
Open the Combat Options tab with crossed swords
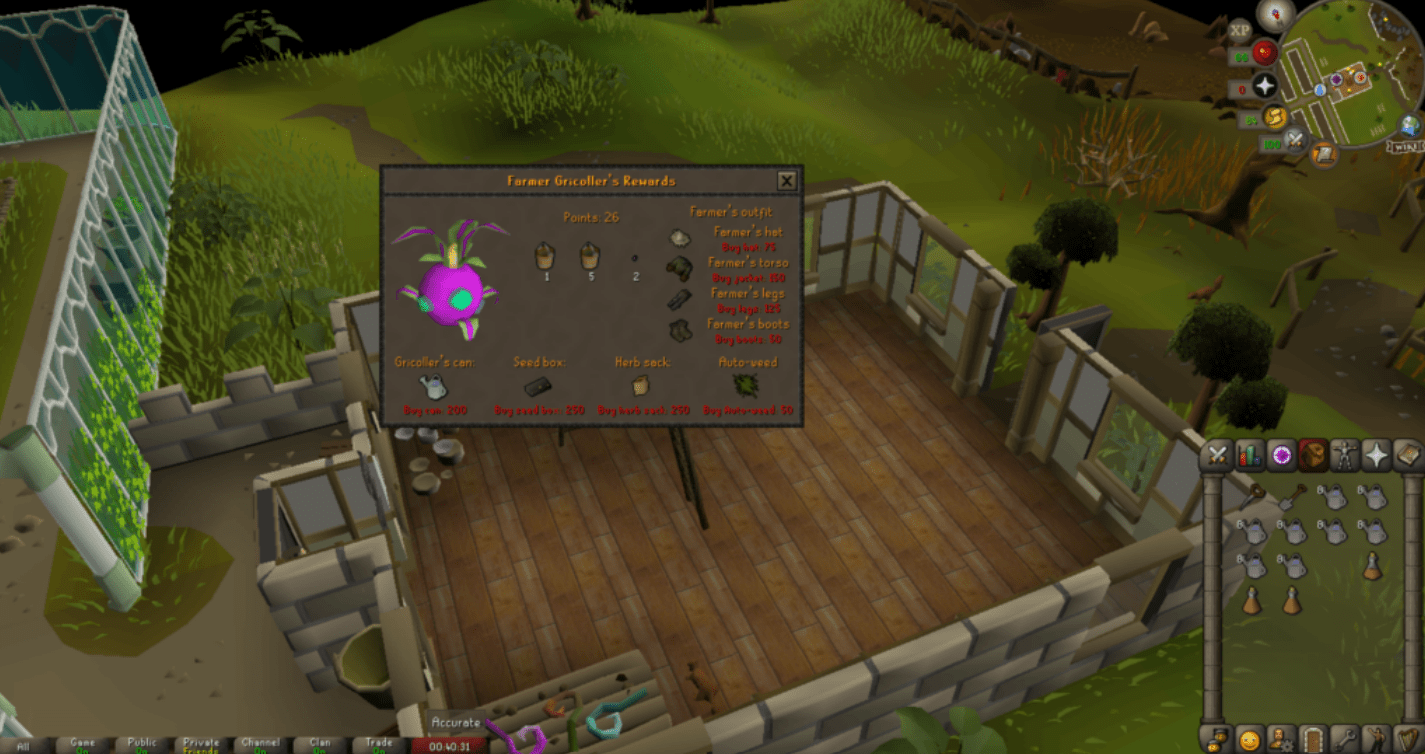tap(1216, 457)
